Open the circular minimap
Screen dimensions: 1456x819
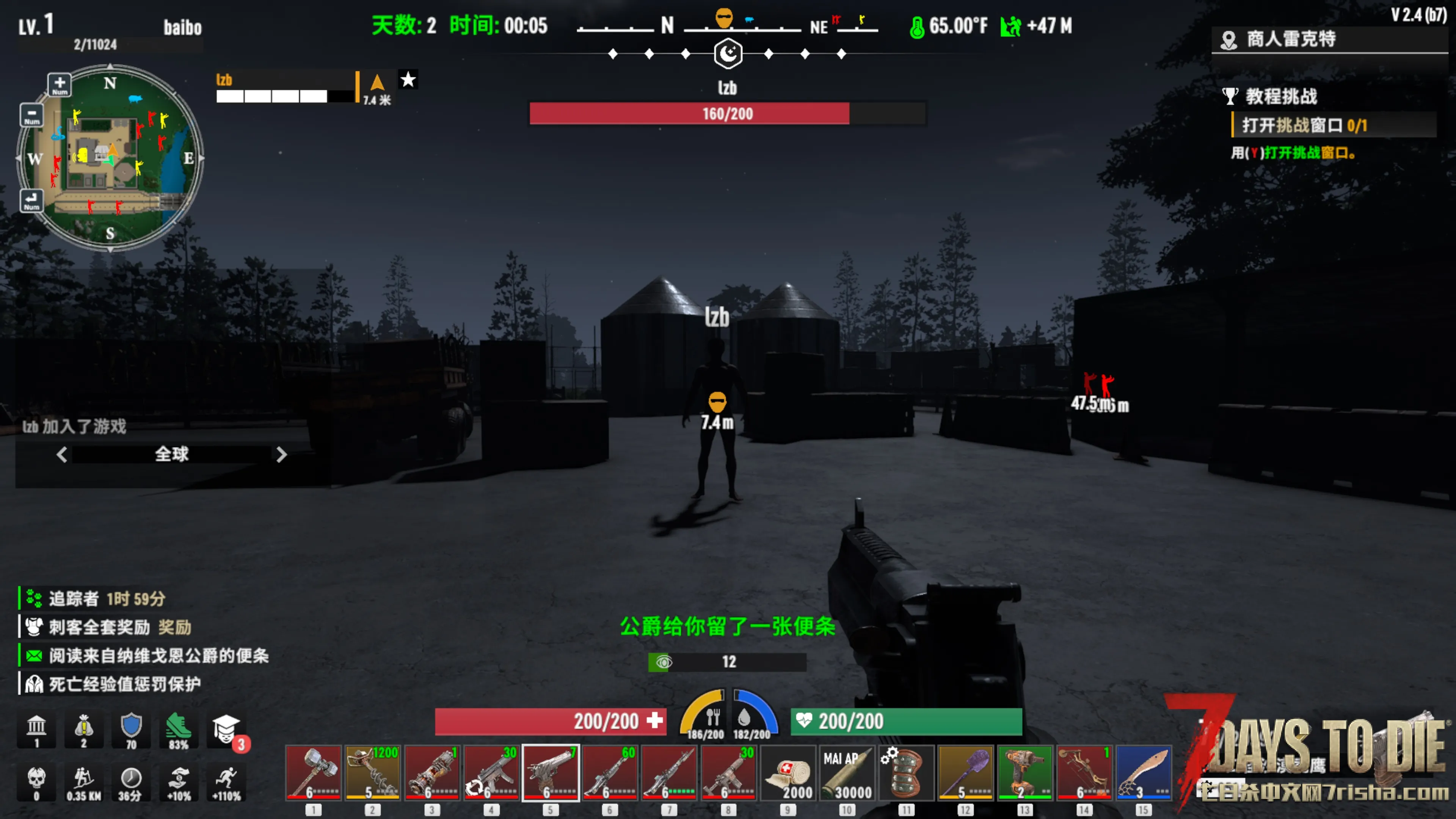tap(110, 158)
